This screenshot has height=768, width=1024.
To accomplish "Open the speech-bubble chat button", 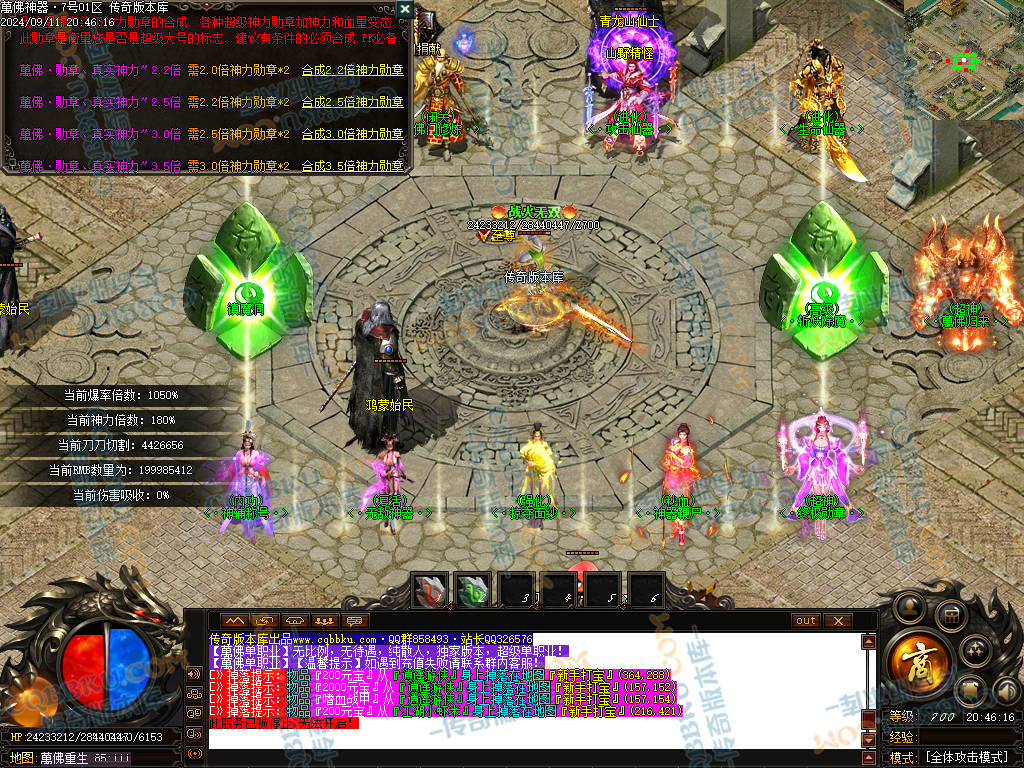I will (355, 621).
